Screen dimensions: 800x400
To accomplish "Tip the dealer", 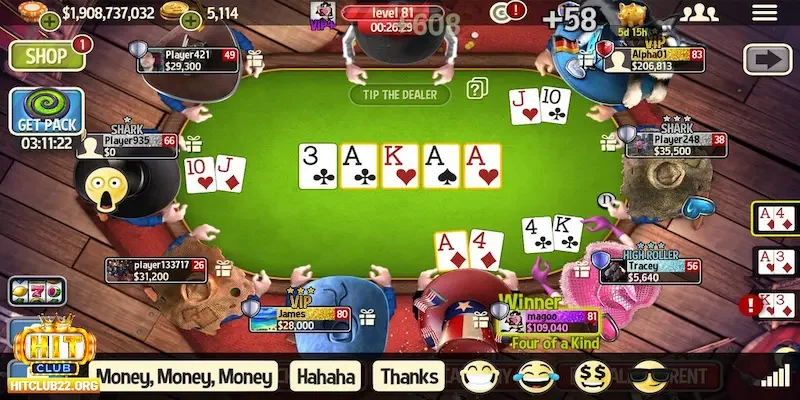I will pos(399,94).
